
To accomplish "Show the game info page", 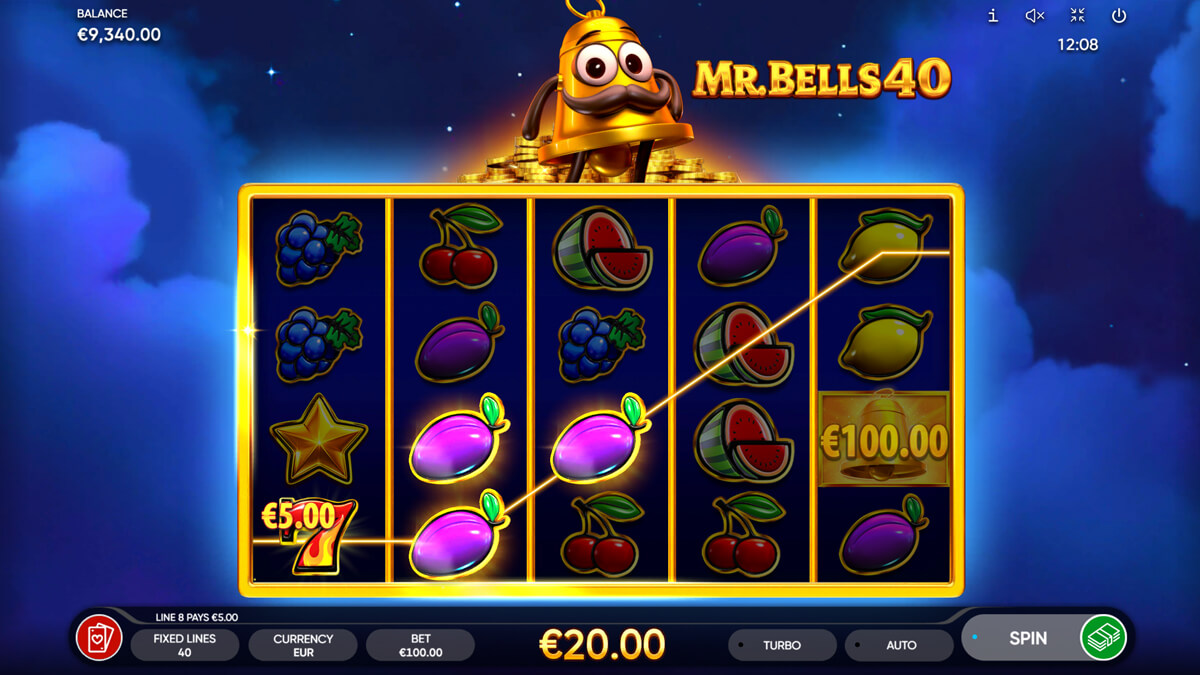I will click(x=993, y=15).
